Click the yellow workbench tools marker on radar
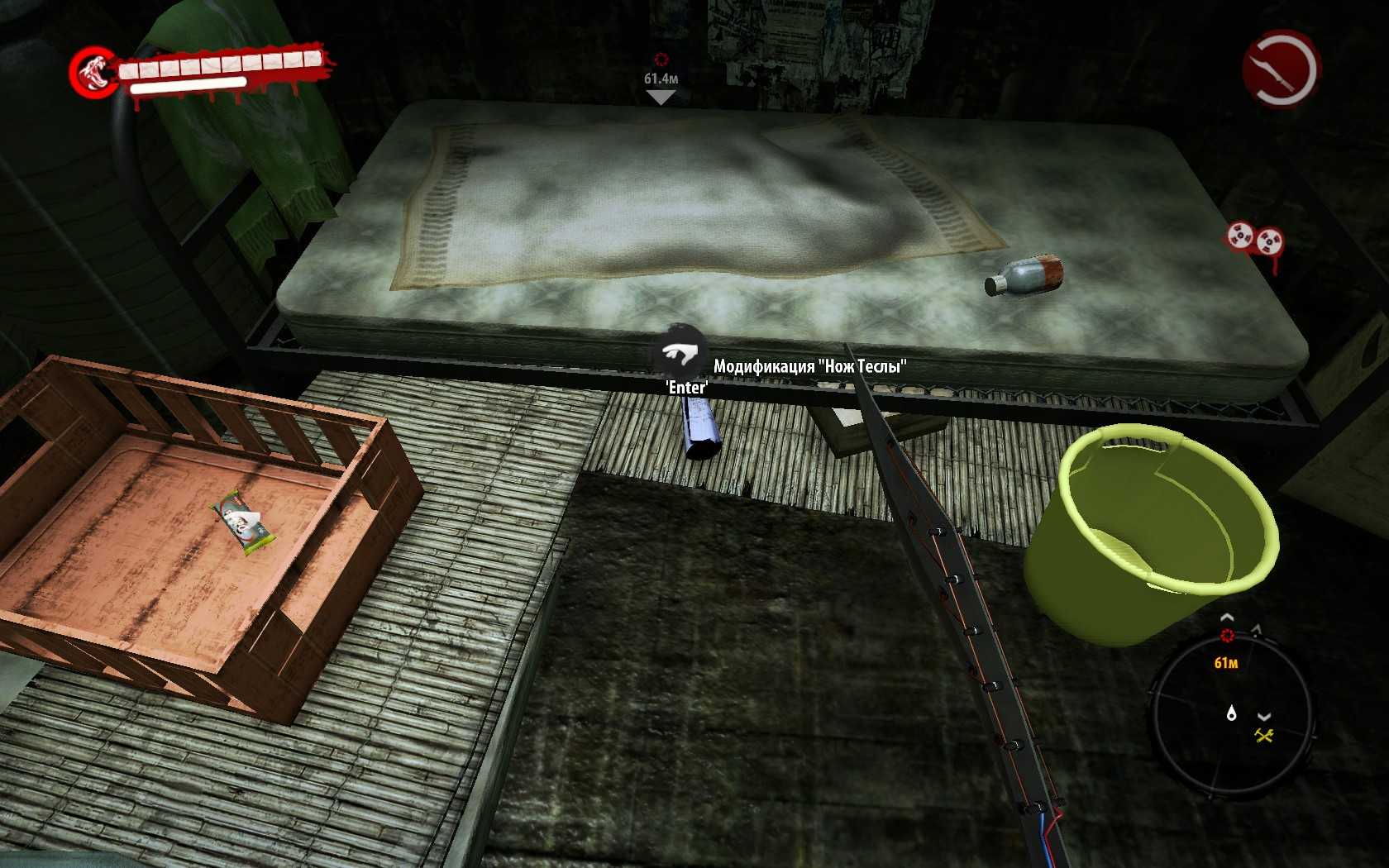The width and height of the screenshot is (1389, 868). tap(1263, 735)
